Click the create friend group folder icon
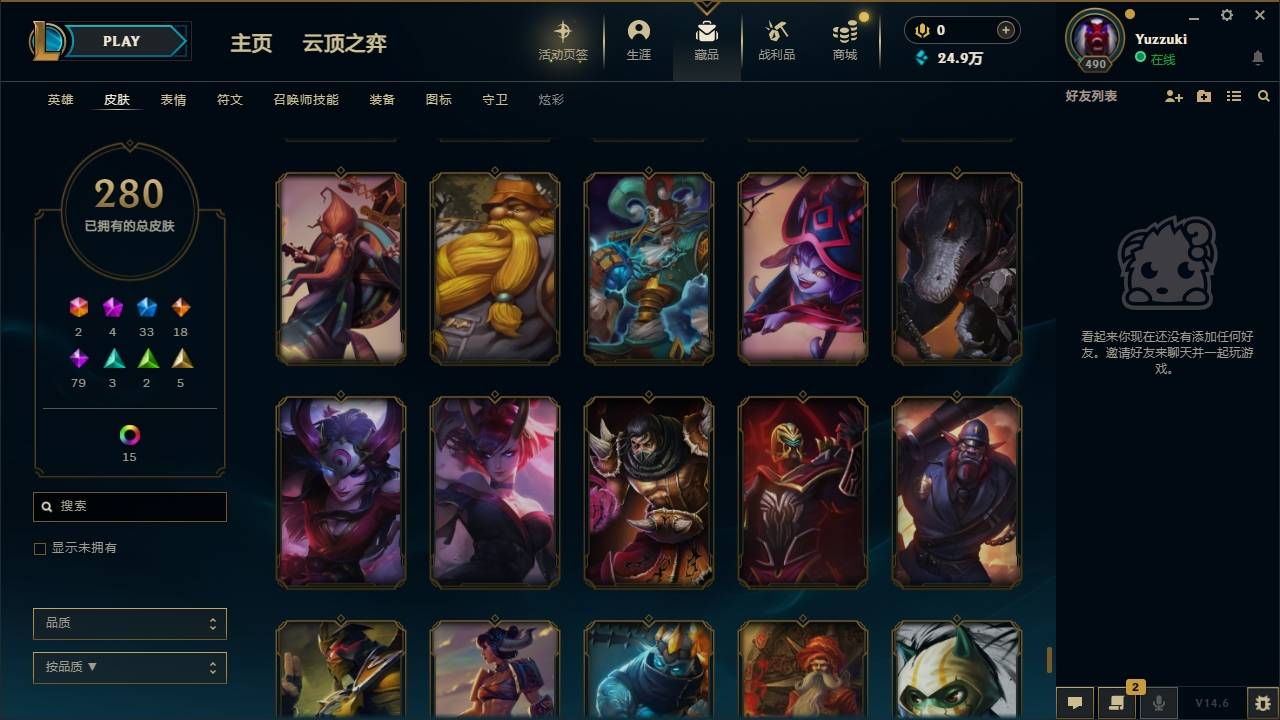The image size is (1280, 720). click(1201, 95)
